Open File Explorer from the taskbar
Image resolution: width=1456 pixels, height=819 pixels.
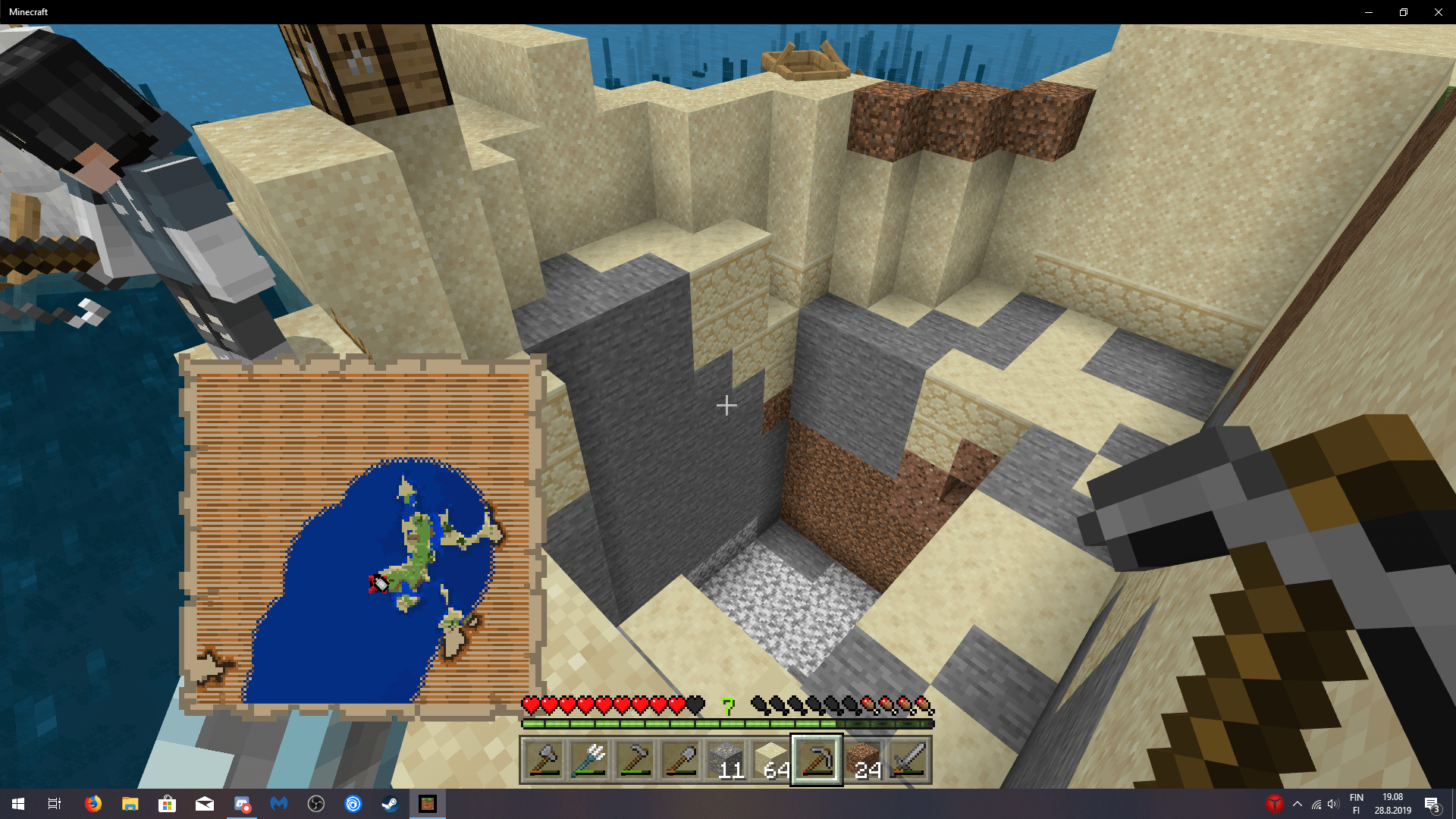129,804
